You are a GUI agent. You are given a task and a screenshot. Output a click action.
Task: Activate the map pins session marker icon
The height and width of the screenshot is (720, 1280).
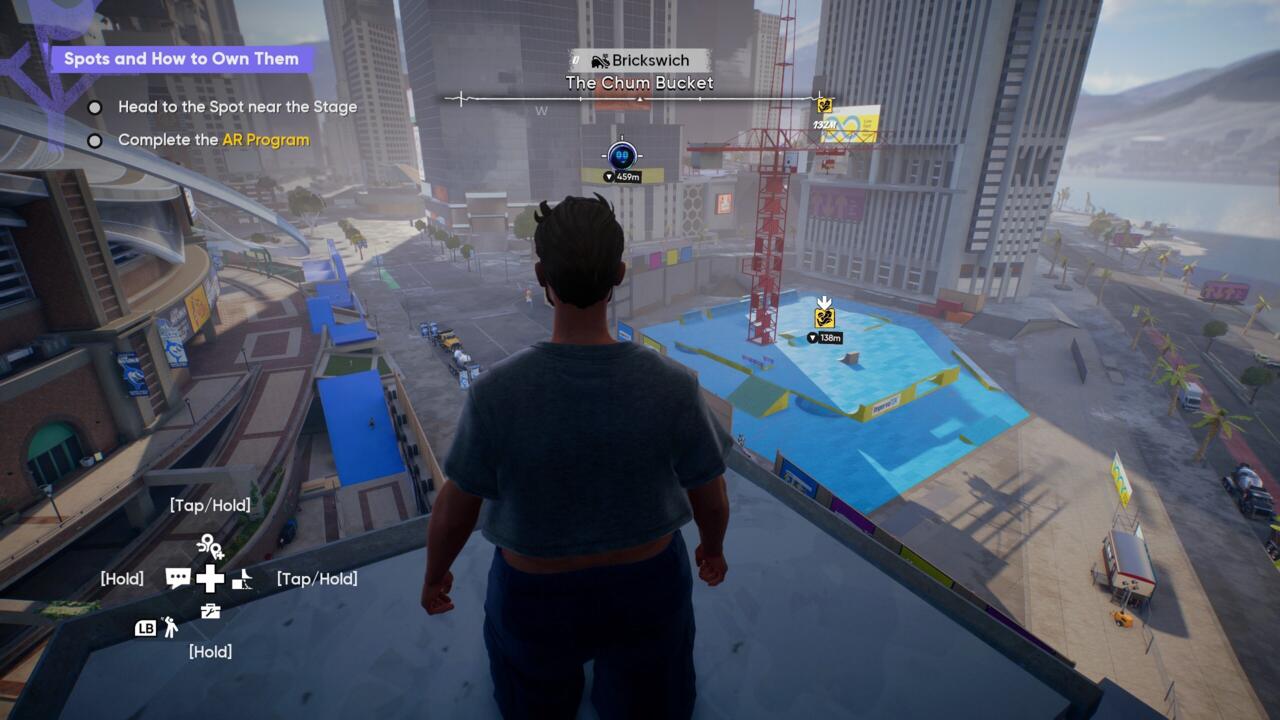[210, 546]
